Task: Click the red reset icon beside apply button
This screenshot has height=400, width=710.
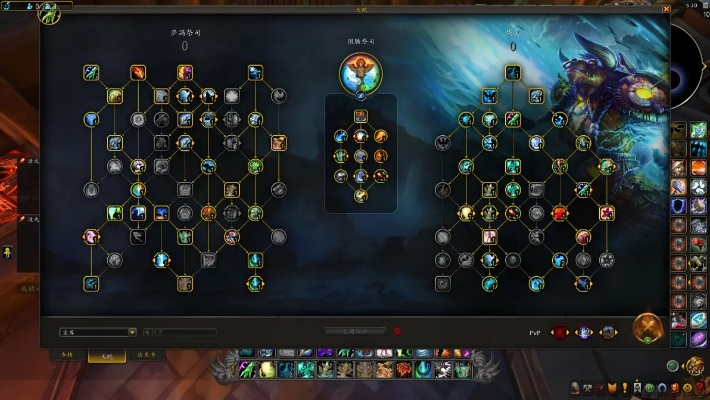Action: pyautogui.click(x=397, y=331)
